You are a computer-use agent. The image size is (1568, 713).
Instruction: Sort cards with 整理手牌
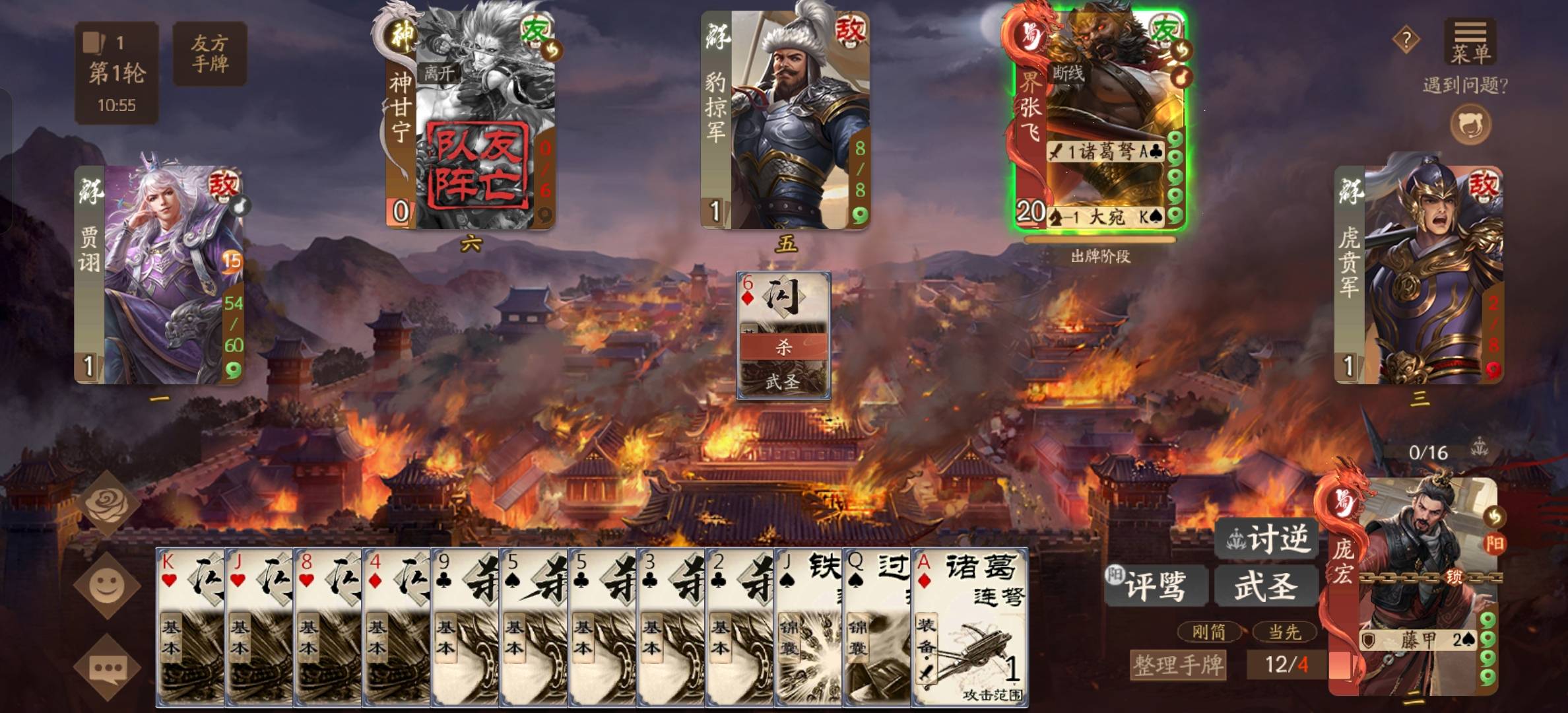1178,664
